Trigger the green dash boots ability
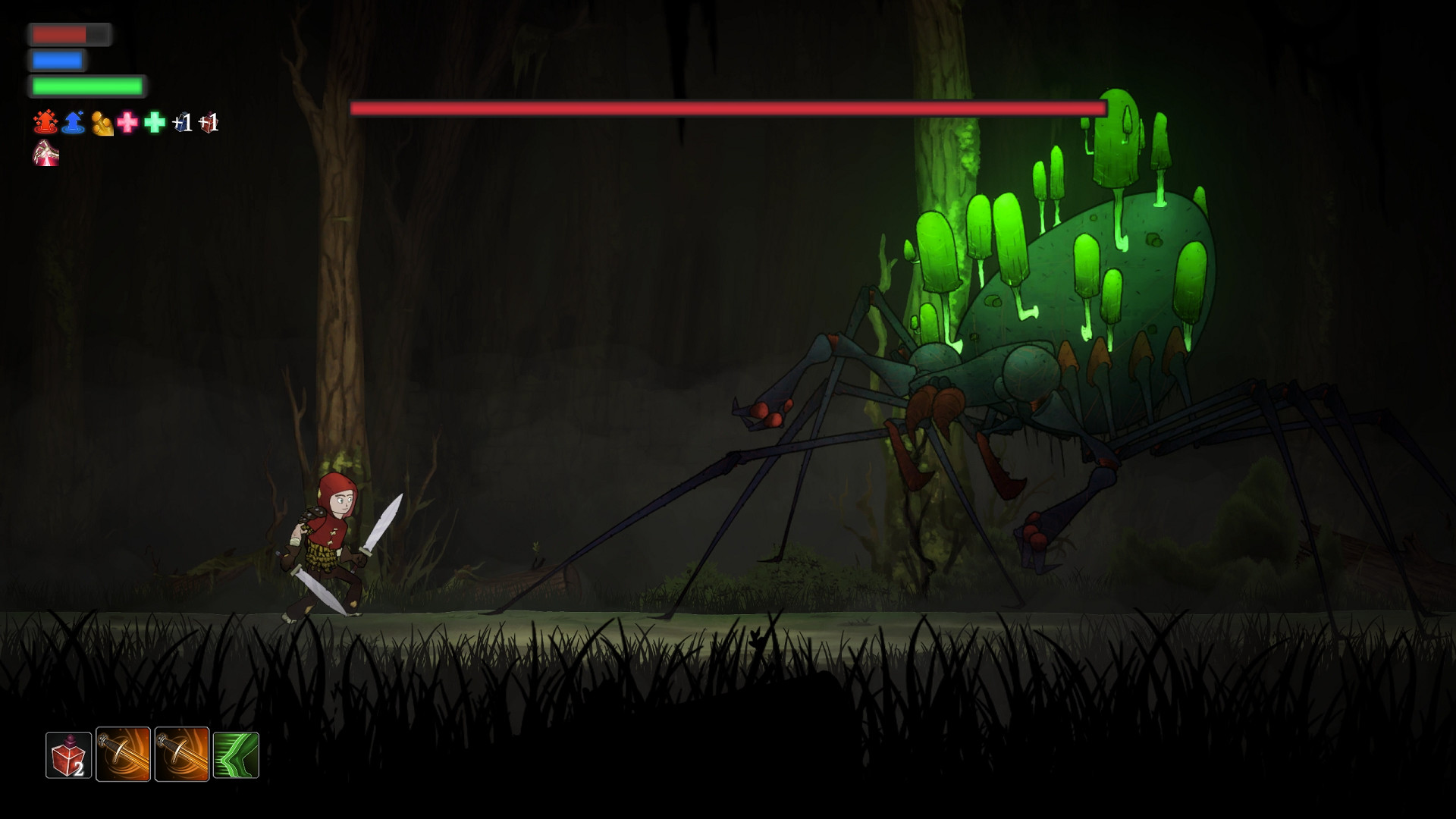1456x819 pixels. (236, 755)
